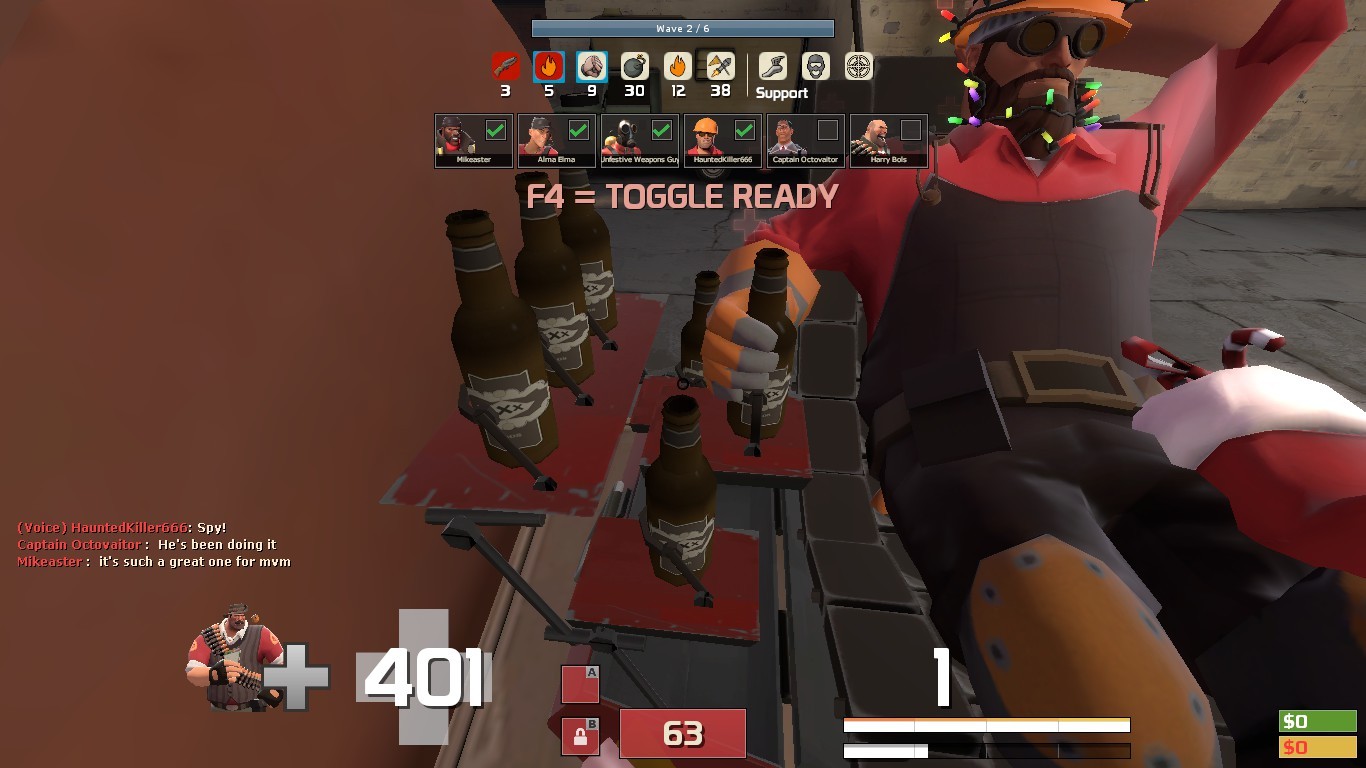Select the Heavy fist robot icon showing 9

pos(590,65)
